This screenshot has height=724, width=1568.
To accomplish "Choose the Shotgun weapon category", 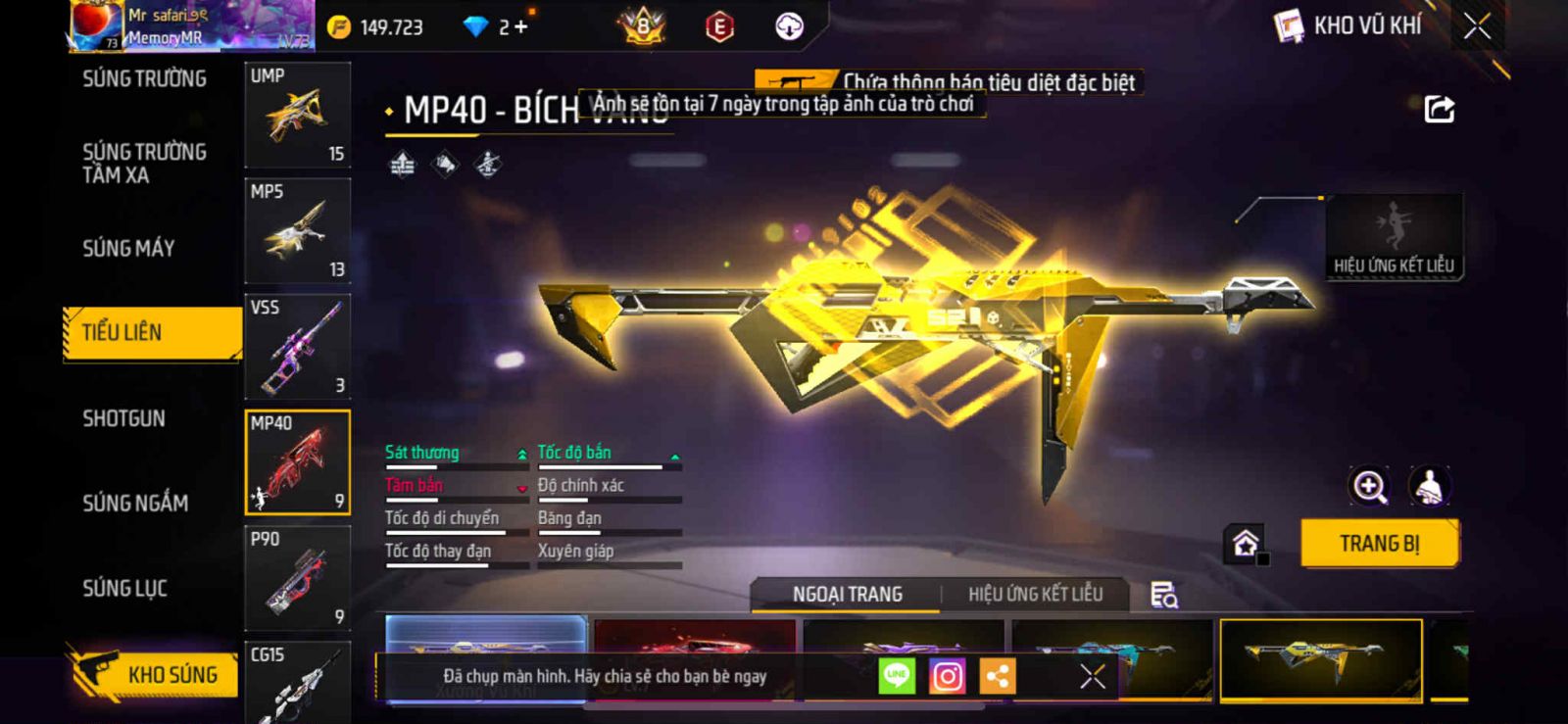I will click(x=123, y=419).
